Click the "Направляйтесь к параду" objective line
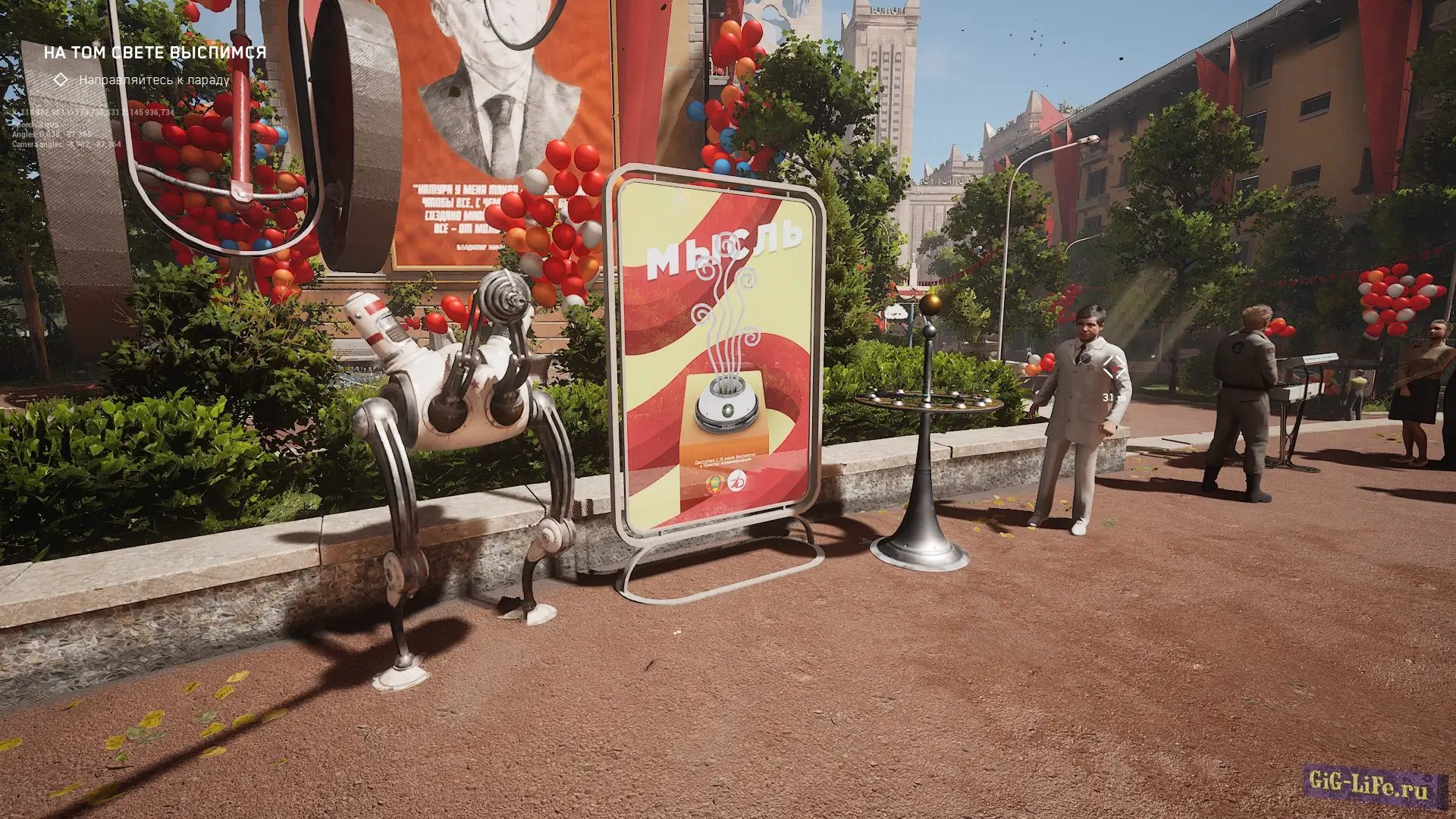This screenshot has height=819, width=1456. pyautogui.click(x=154, y=80)
